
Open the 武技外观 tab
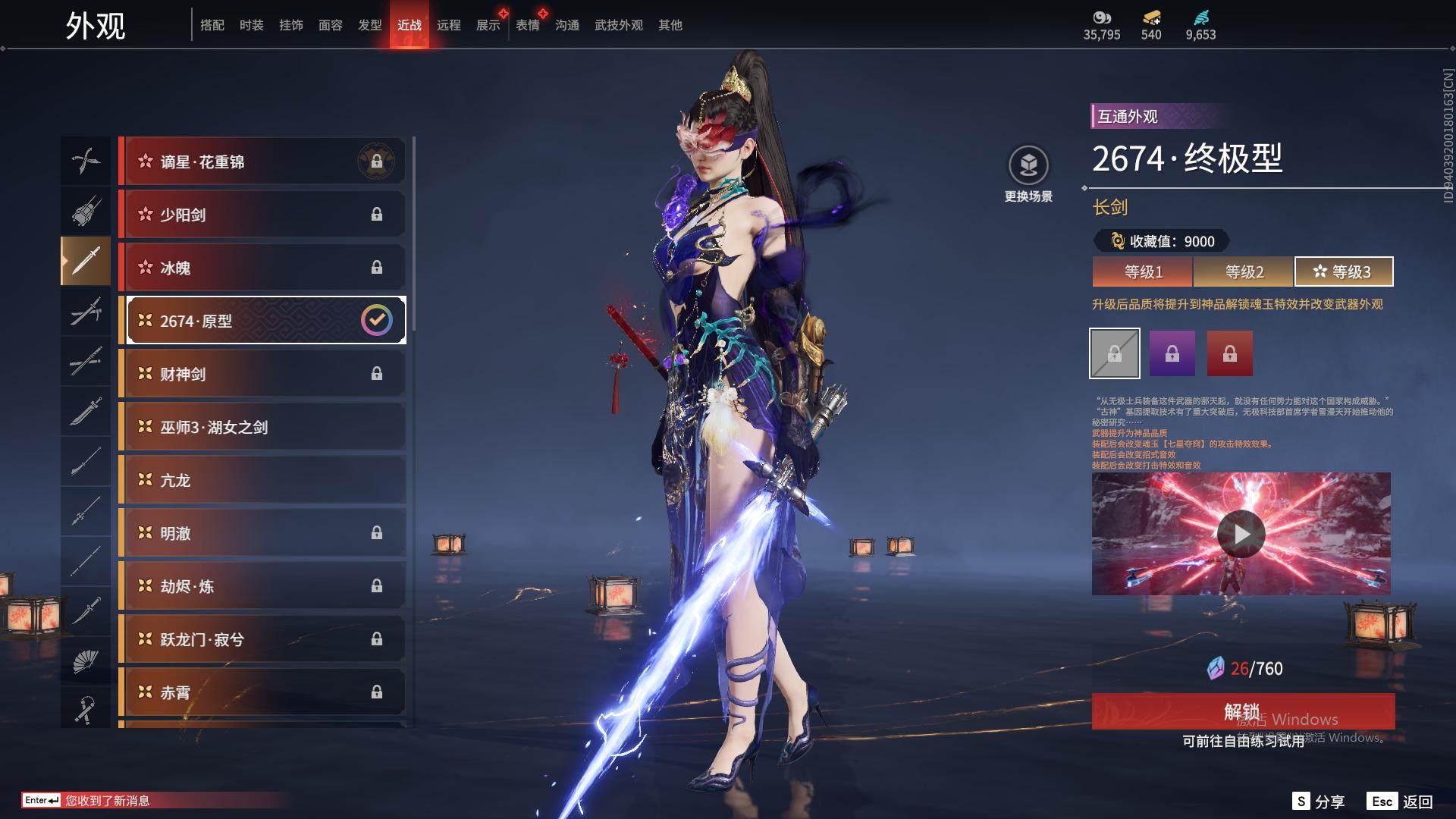(x=618, y=25)
